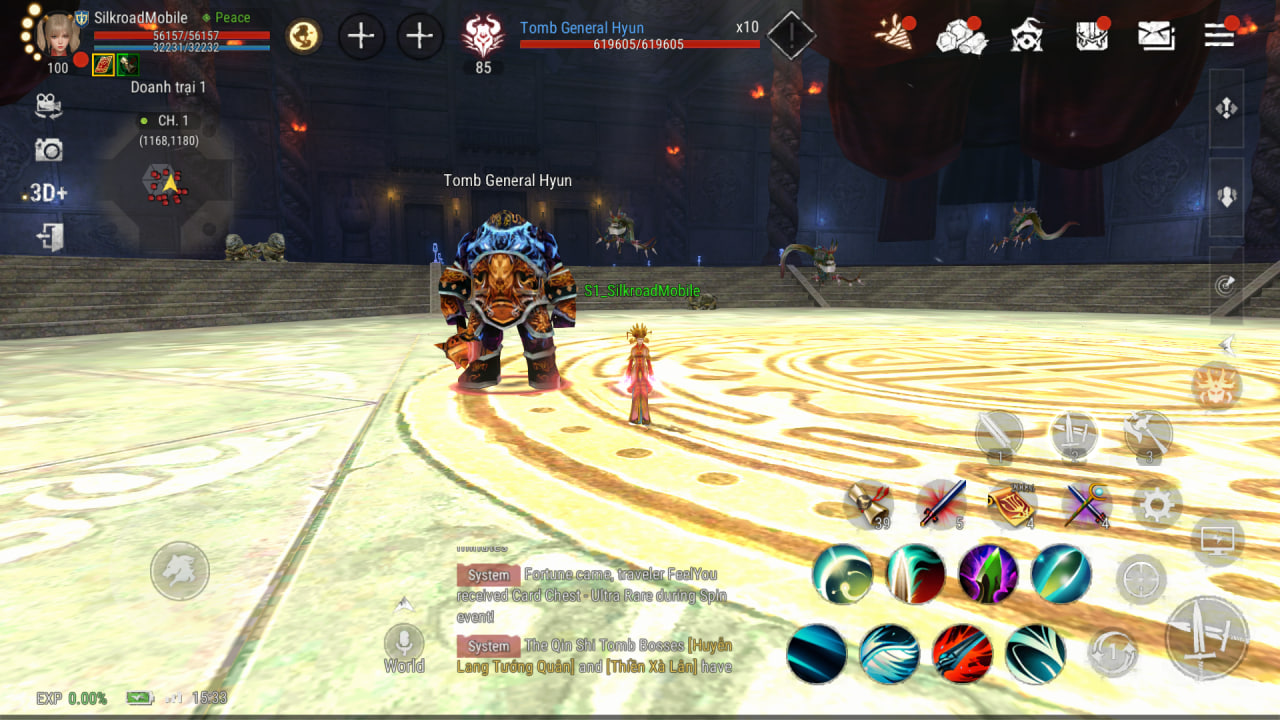Toggle the camera rotation mode icon
Image resolution: width=1280 pixels, height=720 pixels.
click(48, 104)
